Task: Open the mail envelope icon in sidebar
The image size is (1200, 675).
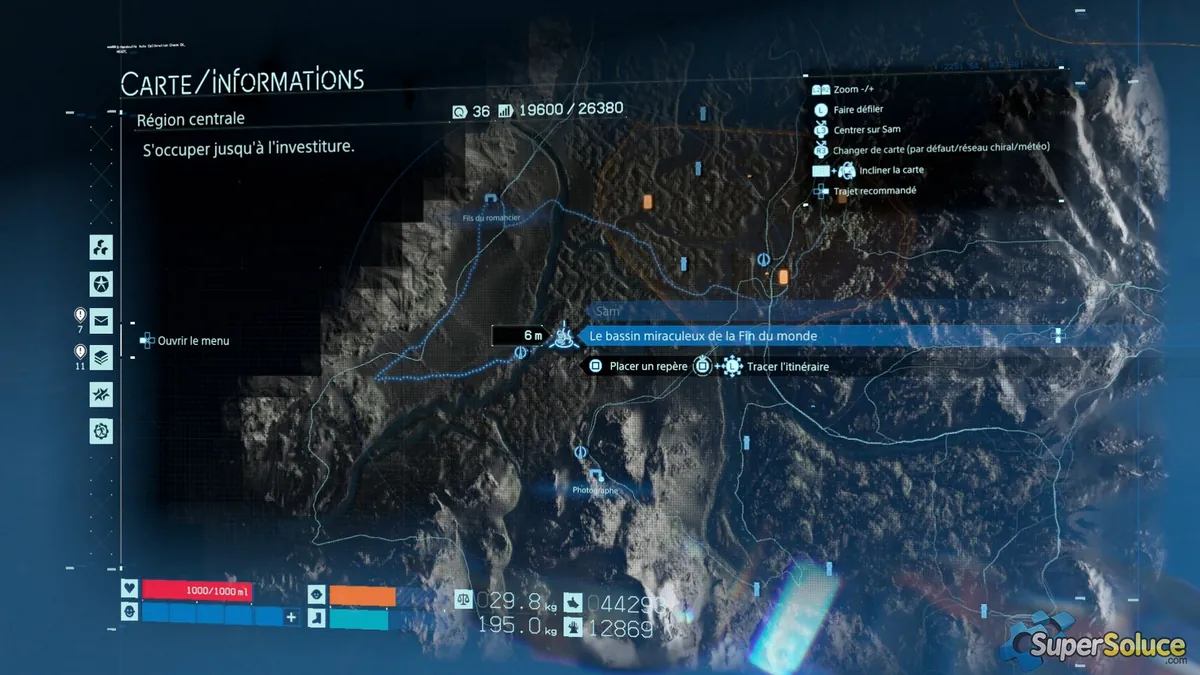Action: 101,321
